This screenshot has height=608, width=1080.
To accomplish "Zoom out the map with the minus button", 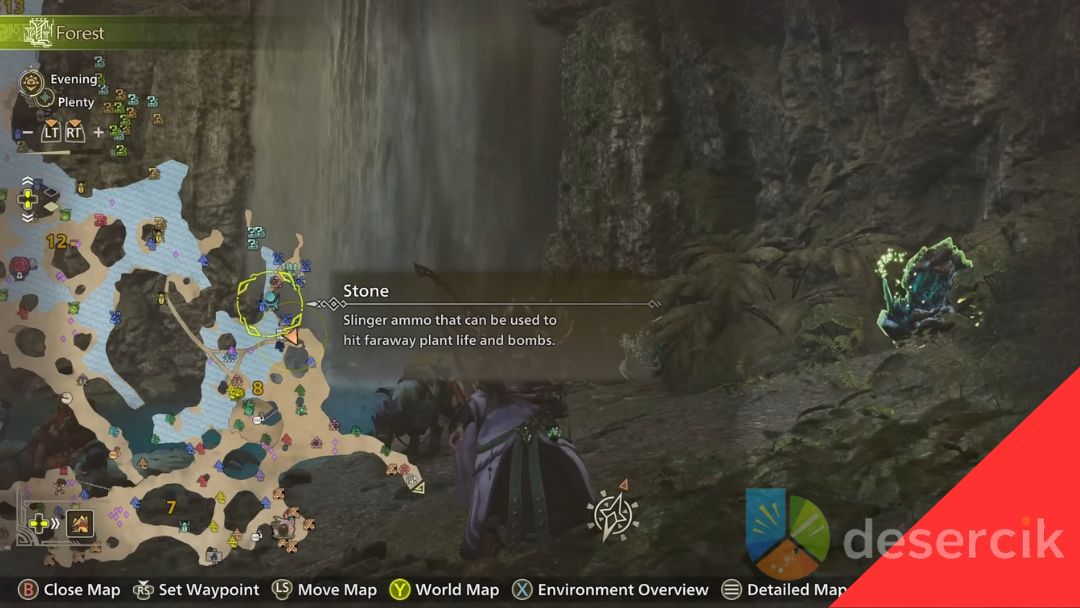I will (28, 132).
